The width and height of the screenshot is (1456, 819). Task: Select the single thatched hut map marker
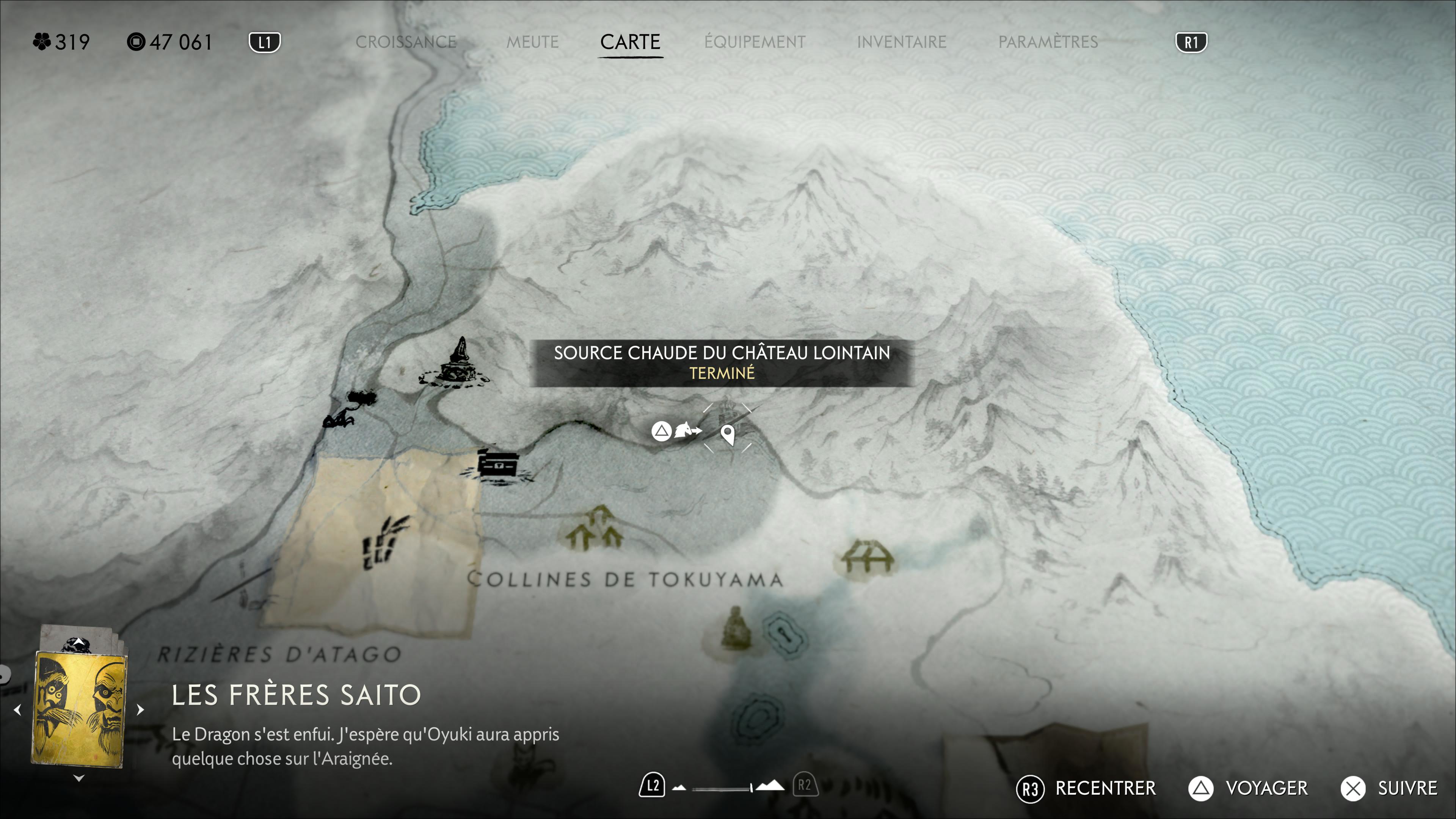pos(866,557)
